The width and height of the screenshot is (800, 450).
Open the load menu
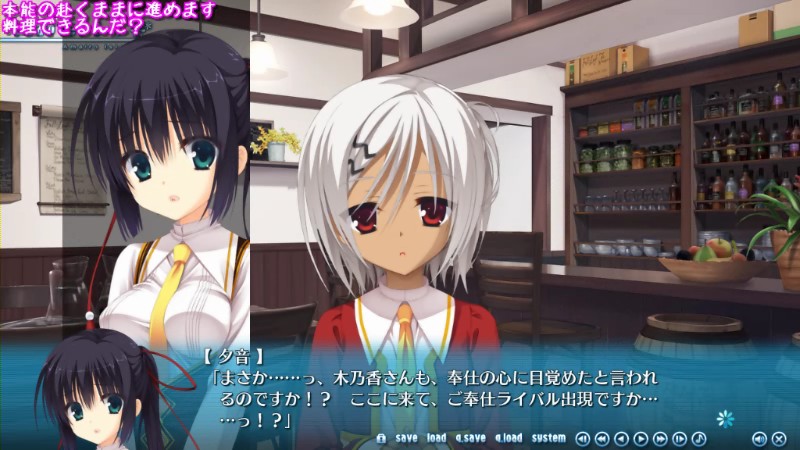tap(436, 438)
